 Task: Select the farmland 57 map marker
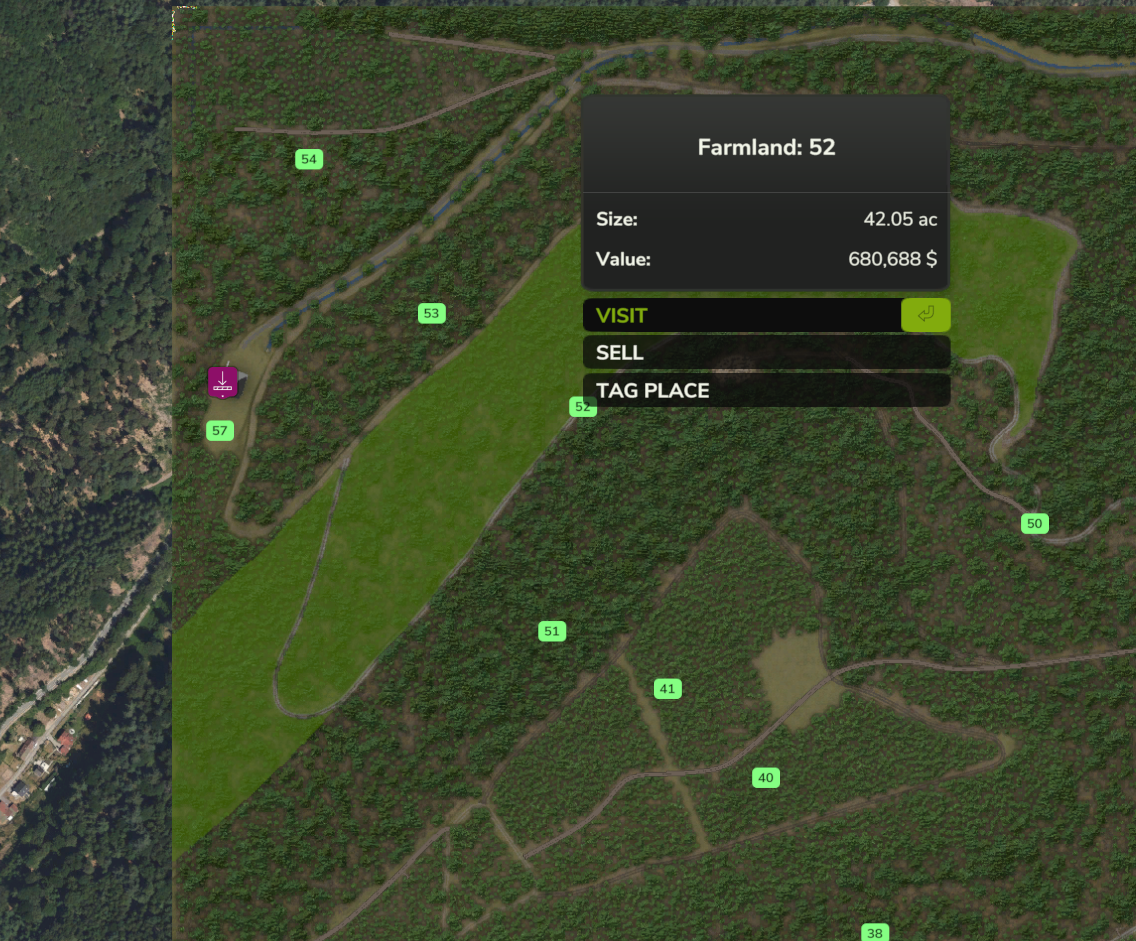[x=220, y=432]
